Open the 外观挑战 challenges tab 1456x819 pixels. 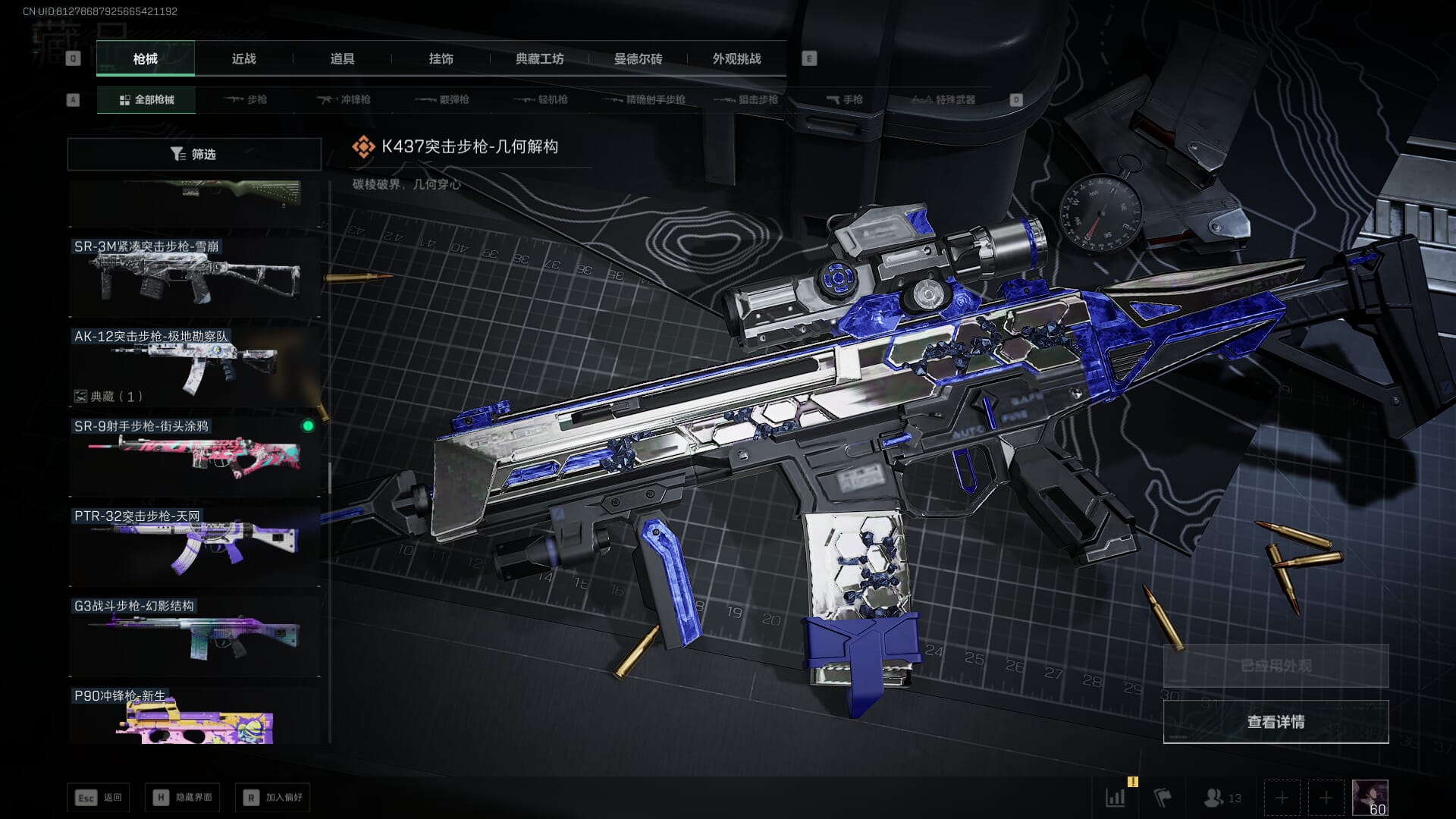[736, 58]
